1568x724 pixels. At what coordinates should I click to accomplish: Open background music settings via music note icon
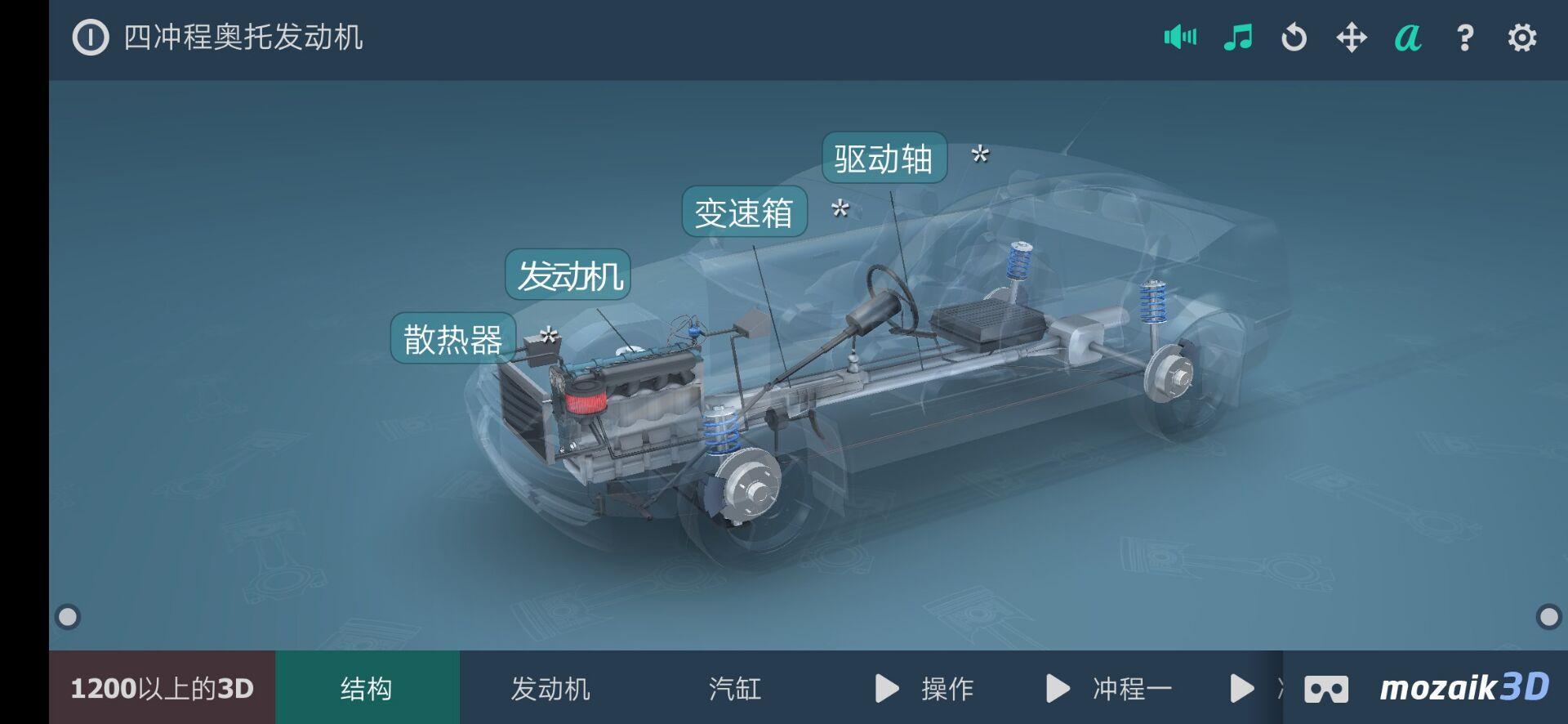1238,38
